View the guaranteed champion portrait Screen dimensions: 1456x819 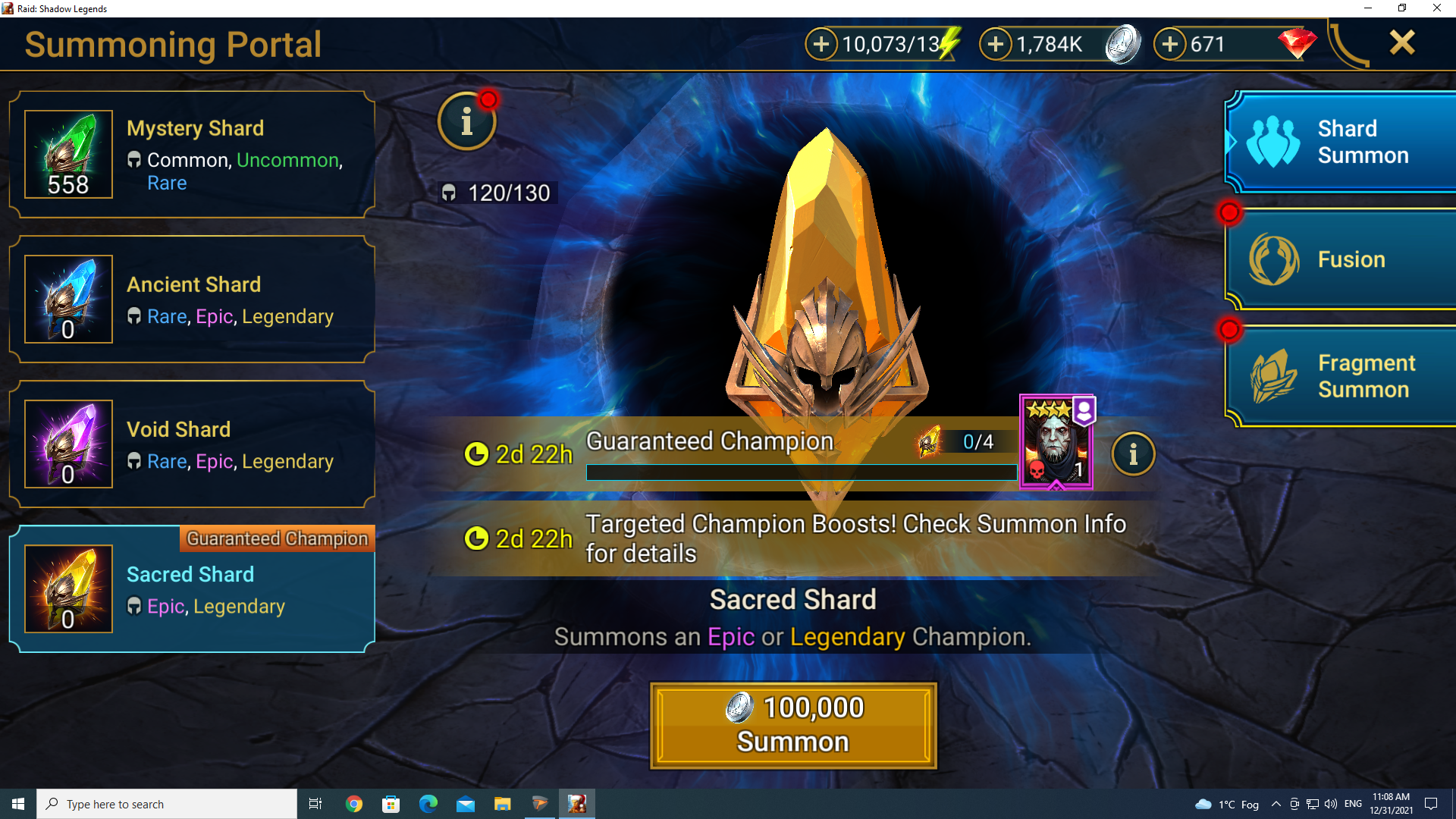point(1056,443)
